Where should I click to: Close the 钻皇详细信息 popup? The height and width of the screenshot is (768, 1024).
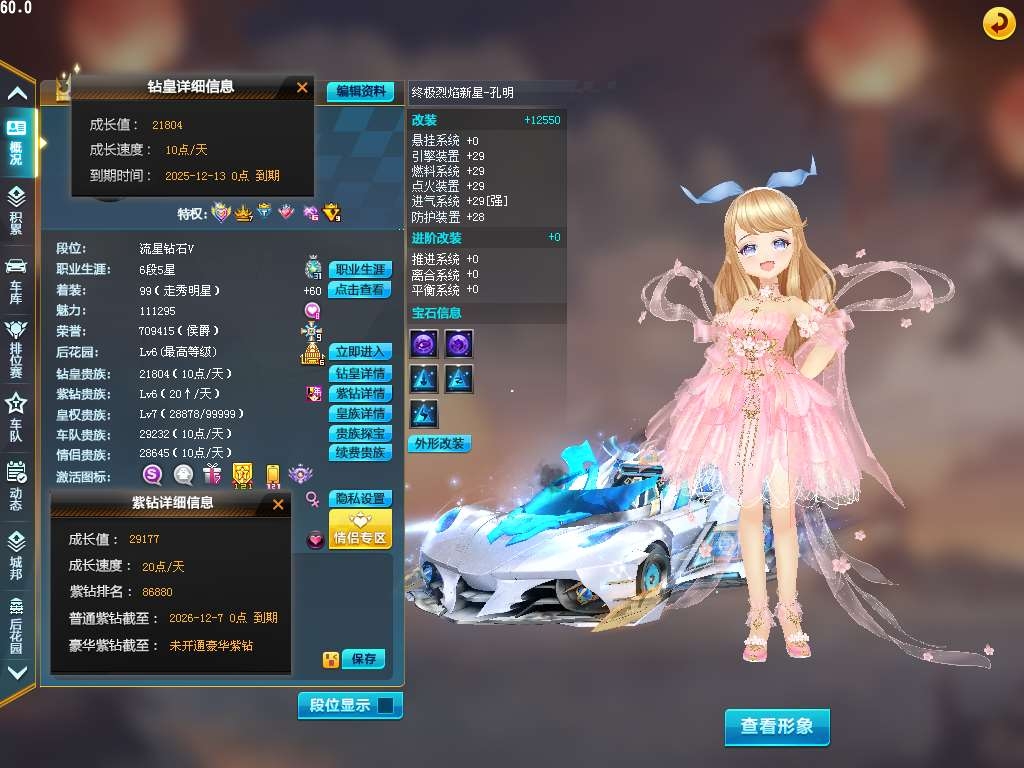coord(302,88)
